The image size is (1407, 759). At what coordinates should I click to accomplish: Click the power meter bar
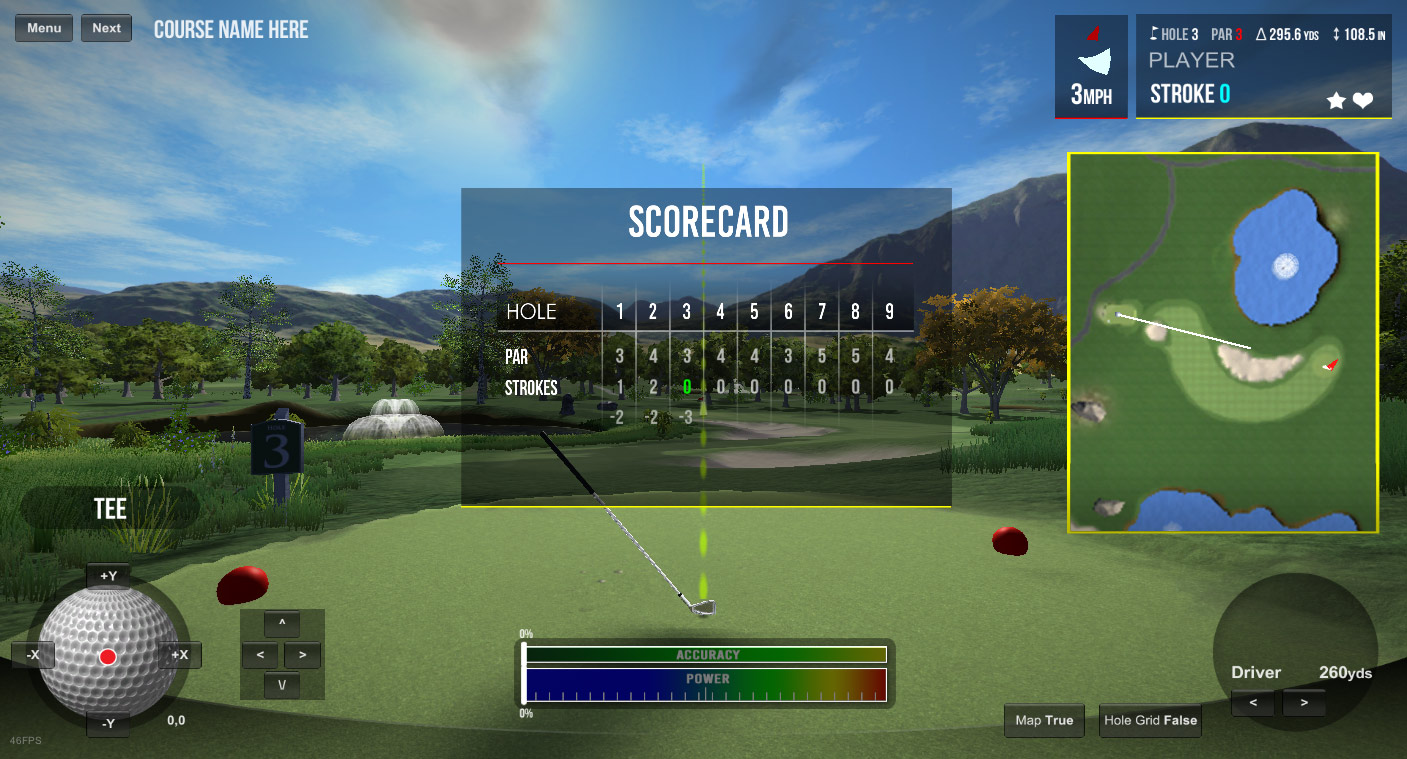tap(706, 685)
